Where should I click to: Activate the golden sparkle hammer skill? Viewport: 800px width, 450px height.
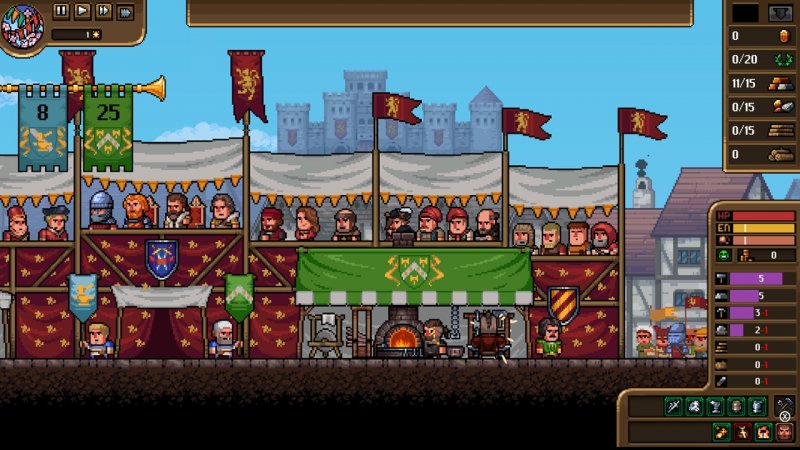pos(720,432)
